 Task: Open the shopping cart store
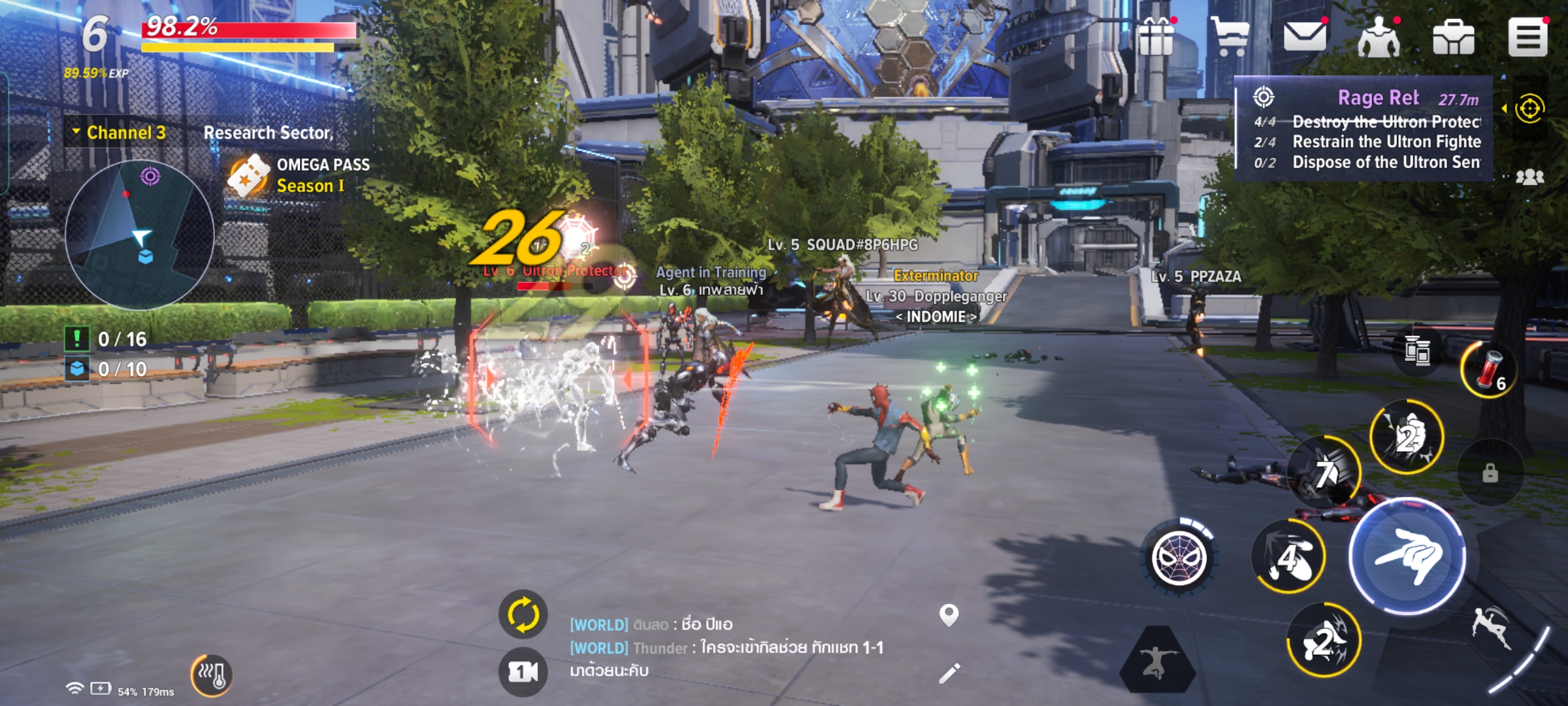pos(1230,37)
